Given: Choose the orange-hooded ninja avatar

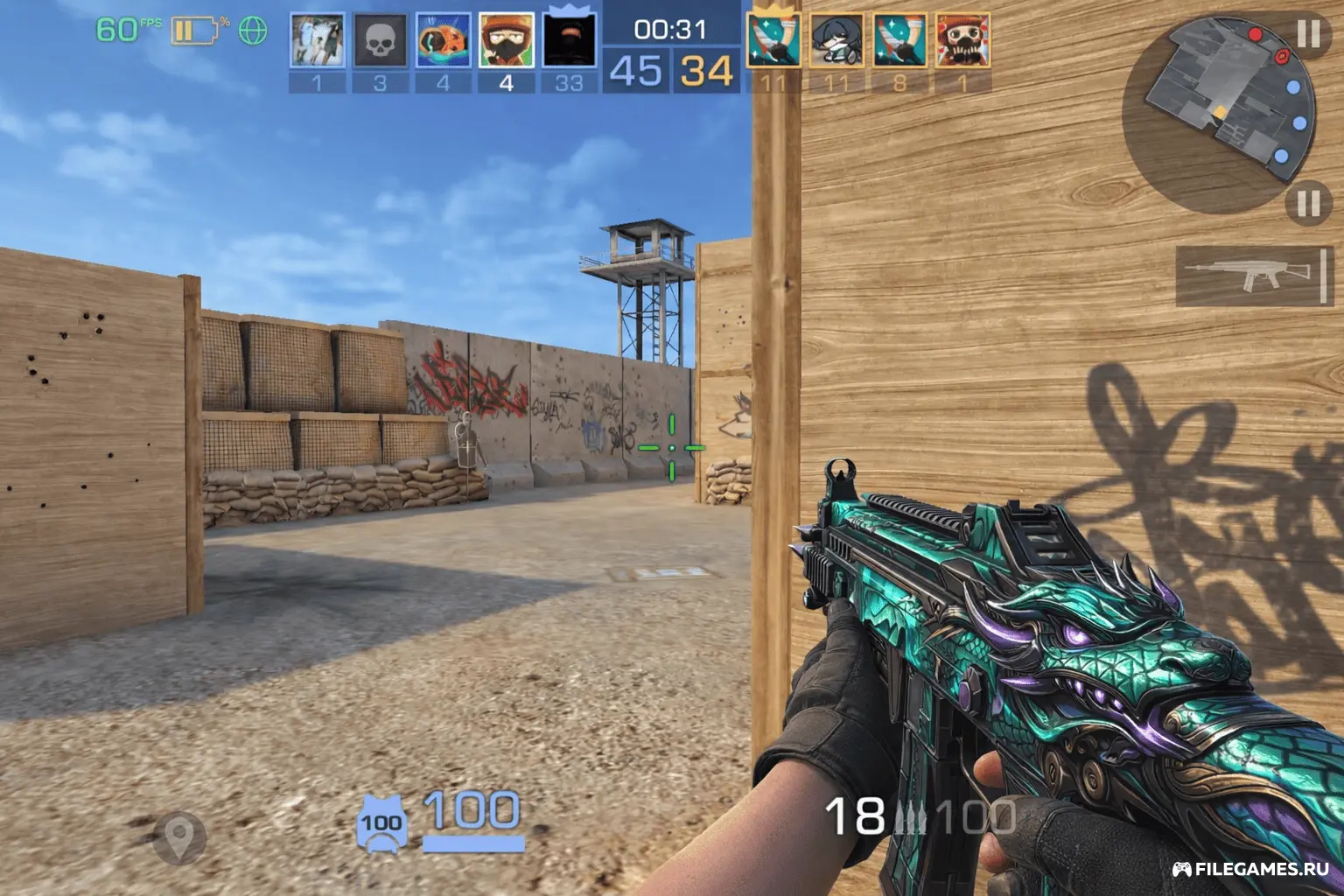Looking at the screenshot, I should click(x=506, y=41).
